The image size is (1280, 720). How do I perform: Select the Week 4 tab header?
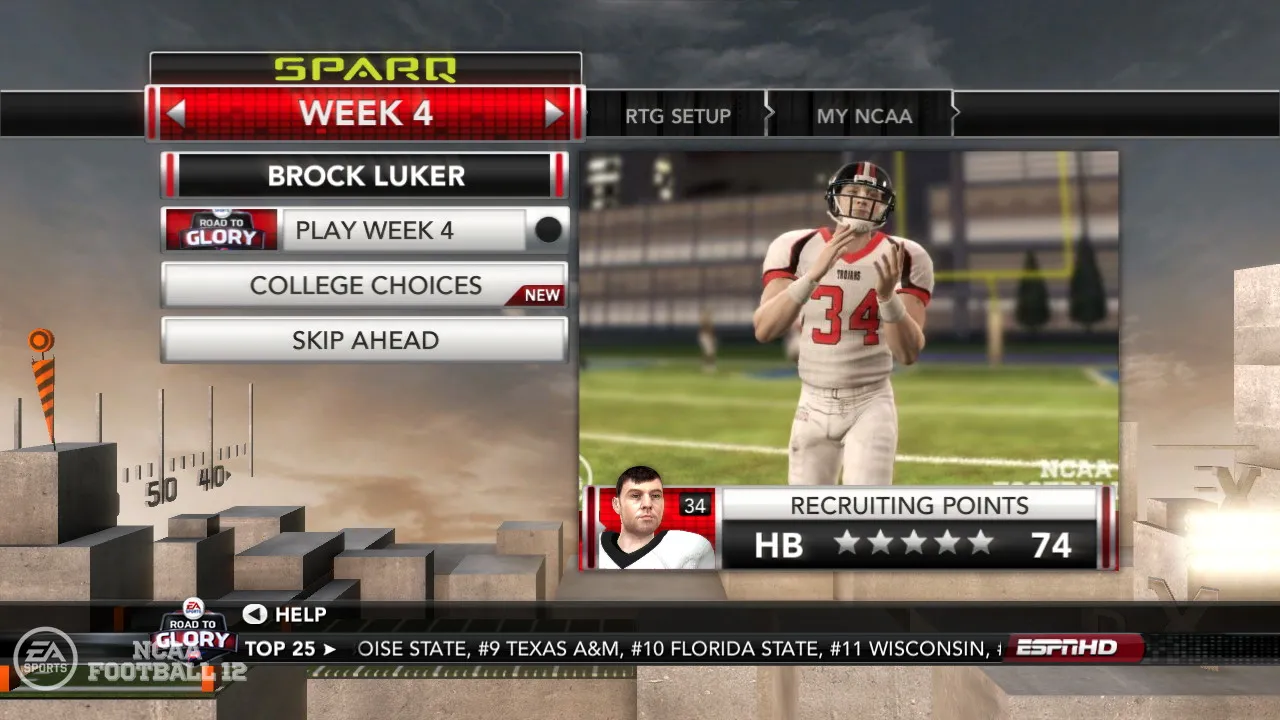coord(365,114)
